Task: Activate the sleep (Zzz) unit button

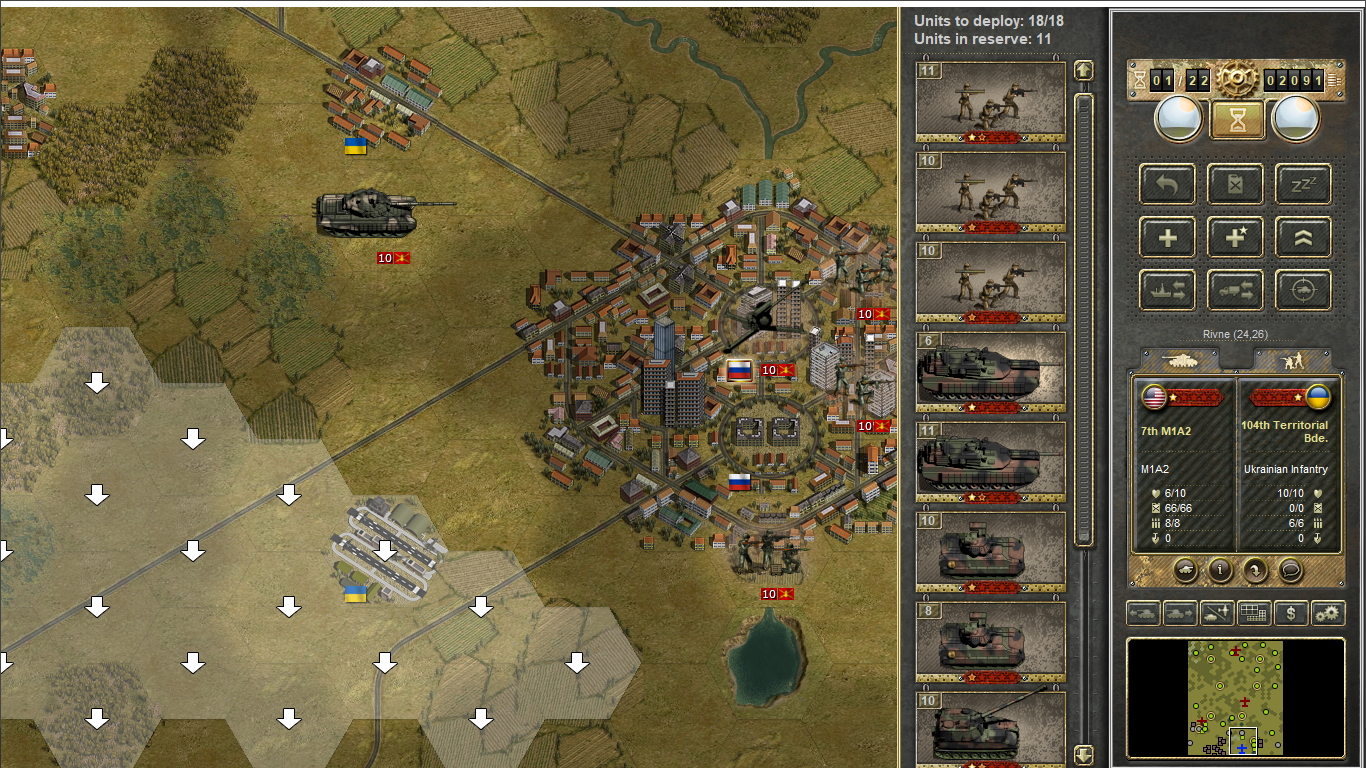Action: [1303, 184]
